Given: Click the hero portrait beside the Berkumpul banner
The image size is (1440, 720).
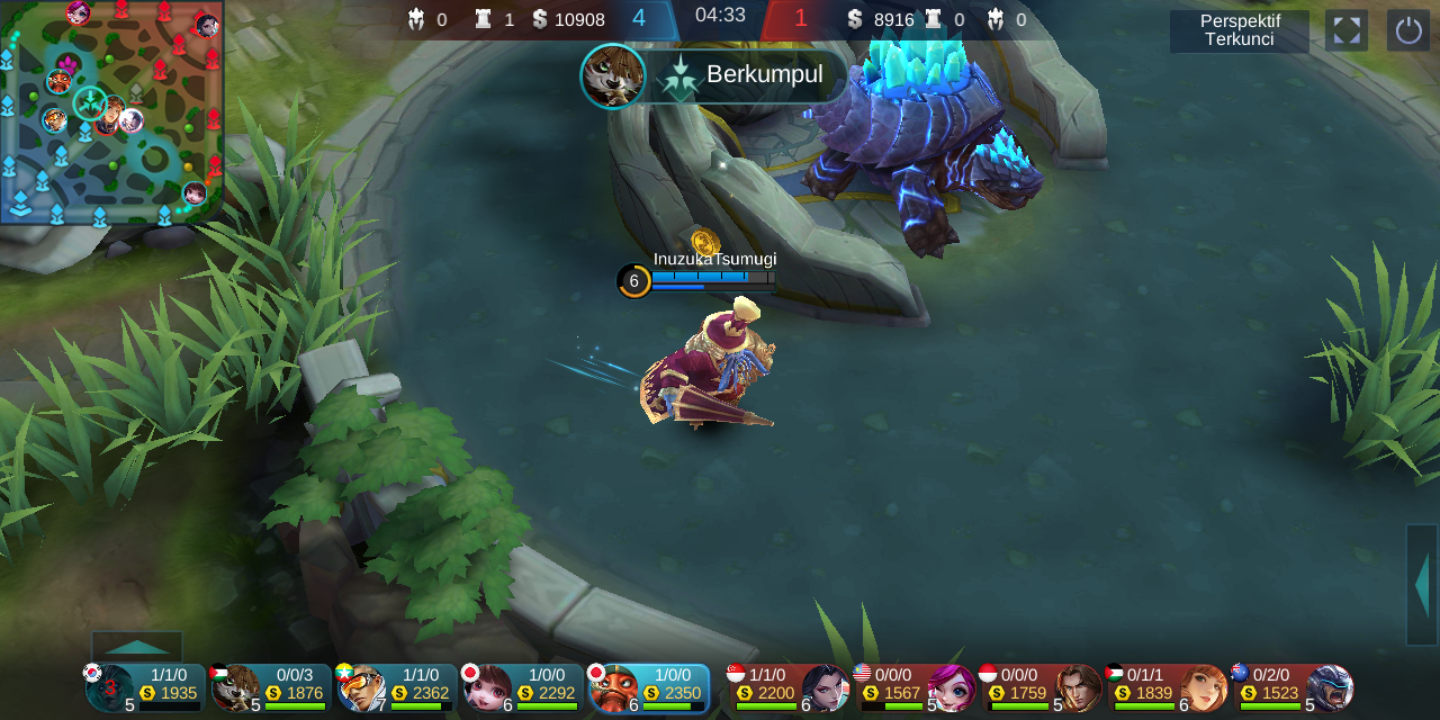Looking at the screenshot, I should tap(613, 76).
